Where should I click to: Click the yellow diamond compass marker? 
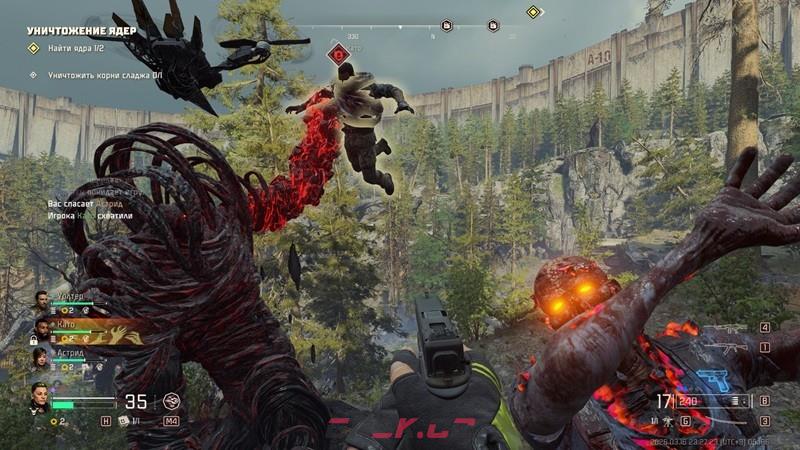[x=533, y=12]
